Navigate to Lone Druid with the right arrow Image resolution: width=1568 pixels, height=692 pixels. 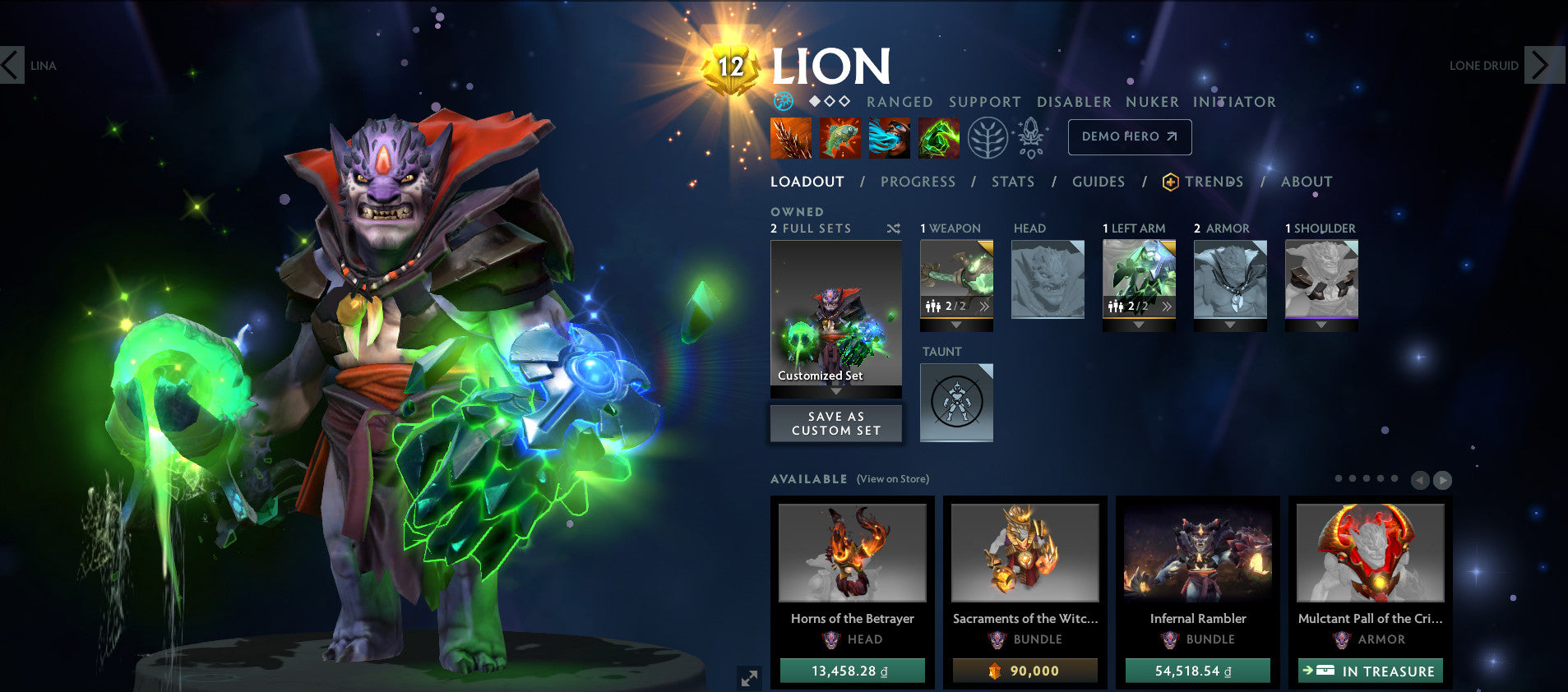(1543, 66)
